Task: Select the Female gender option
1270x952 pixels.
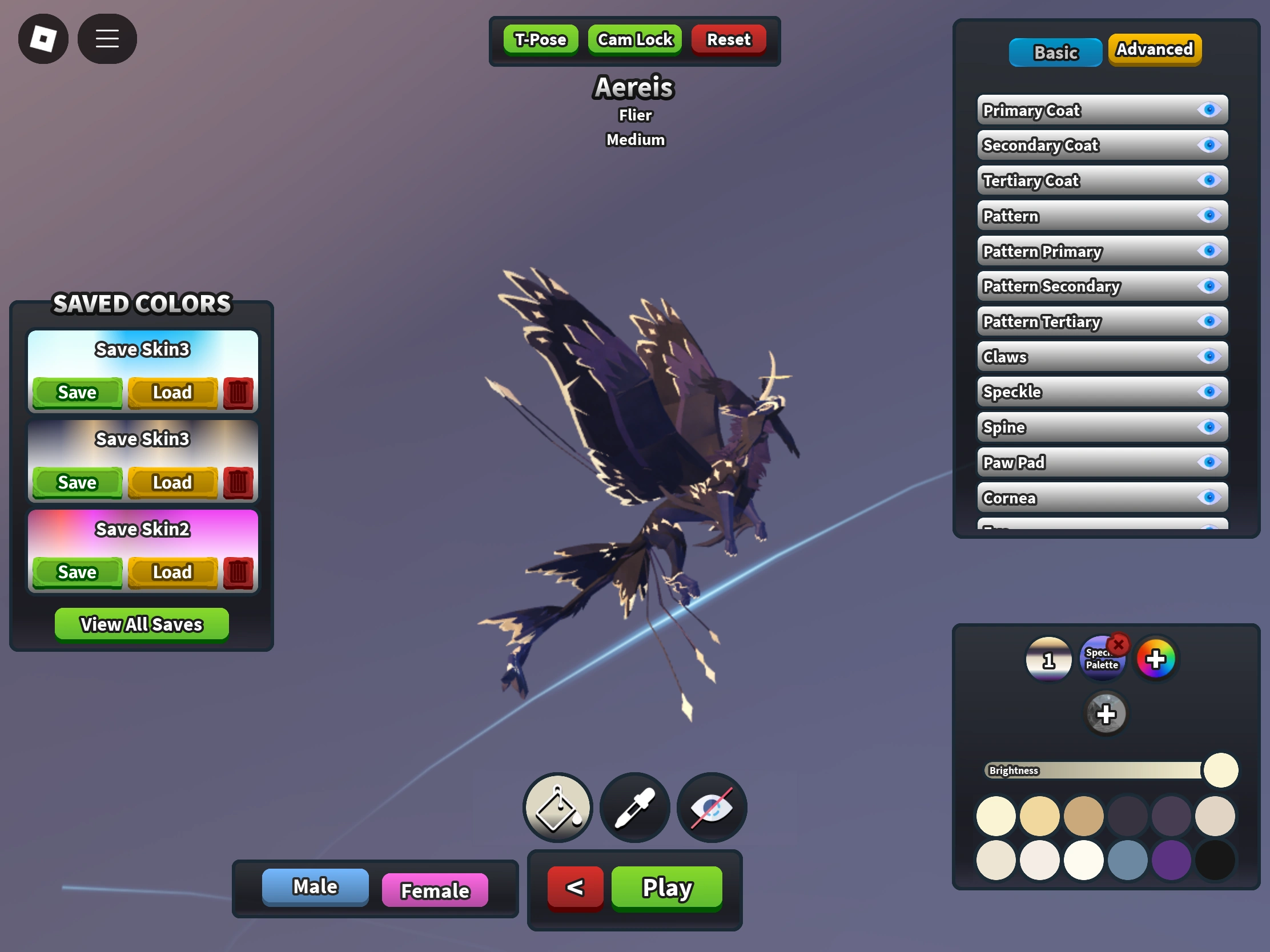Action: pyautogui.click(x=435, y=890)
